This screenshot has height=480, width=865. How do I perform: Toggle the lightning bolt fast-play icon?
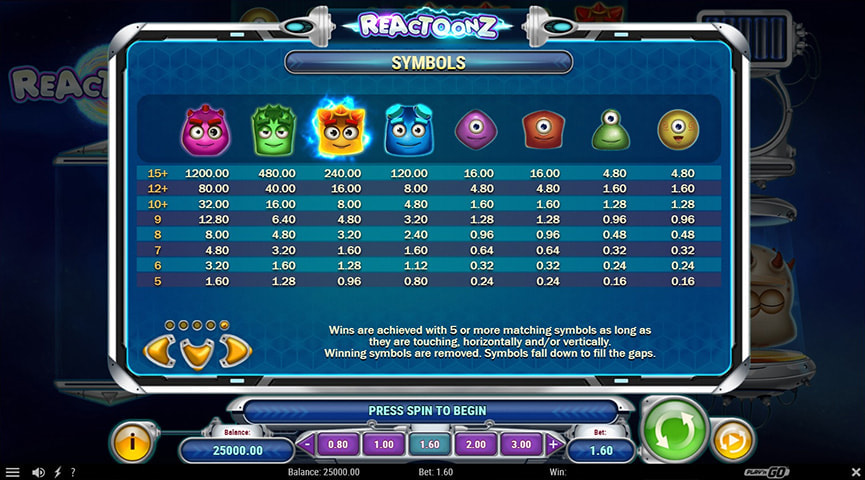point(56,472)
